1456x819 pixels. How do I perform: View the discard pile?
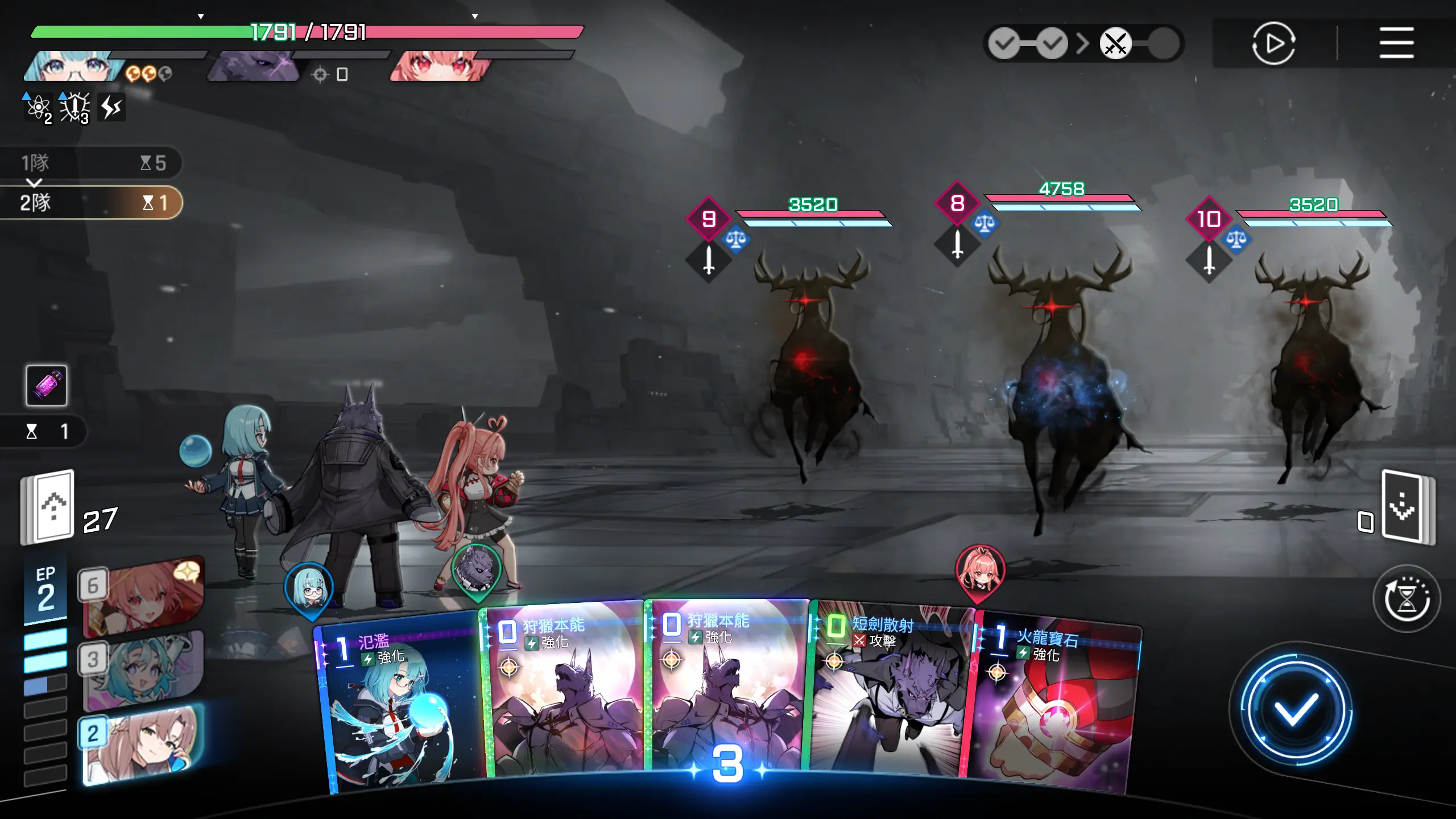click(1405, 507)
